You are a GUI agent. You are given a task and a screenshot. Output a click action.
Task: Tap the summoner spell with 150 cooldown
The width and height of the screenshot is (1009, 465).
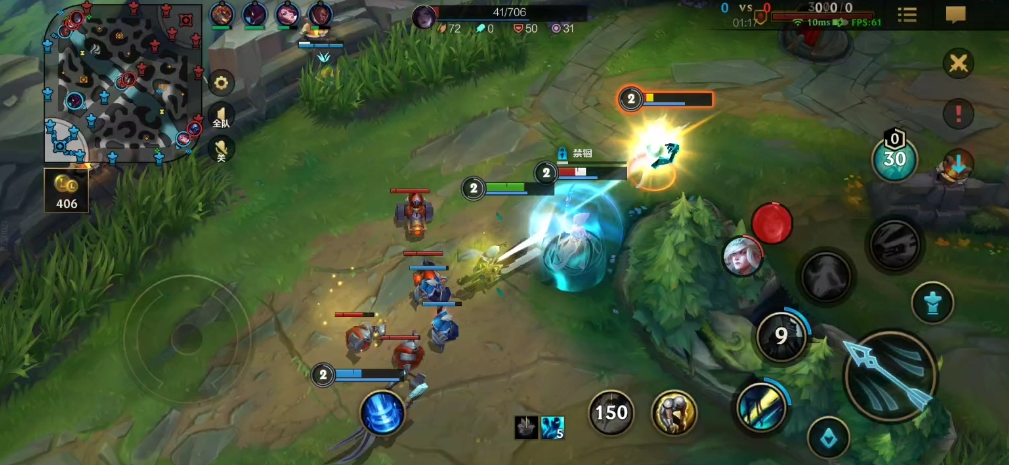tap(611, 412)
